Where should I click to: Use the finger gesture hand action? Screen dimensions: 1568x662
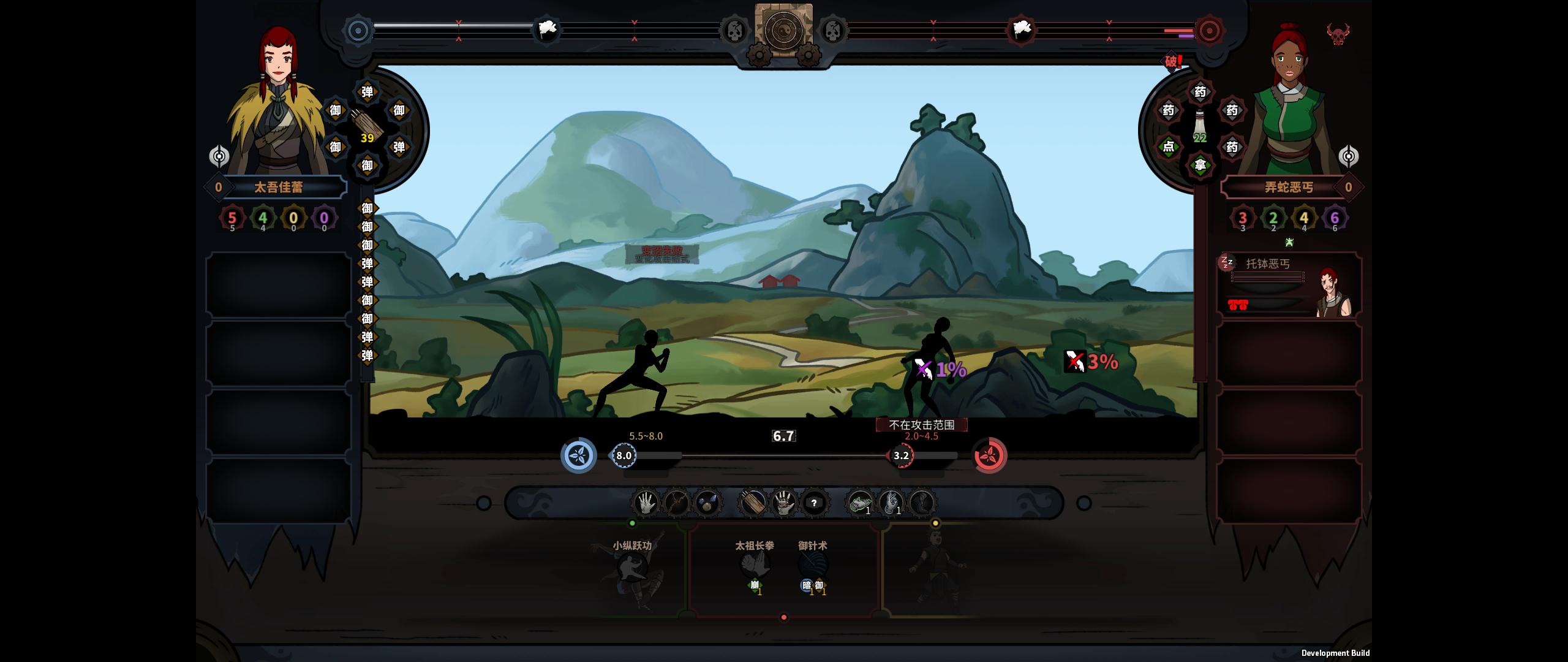point(891,503)
